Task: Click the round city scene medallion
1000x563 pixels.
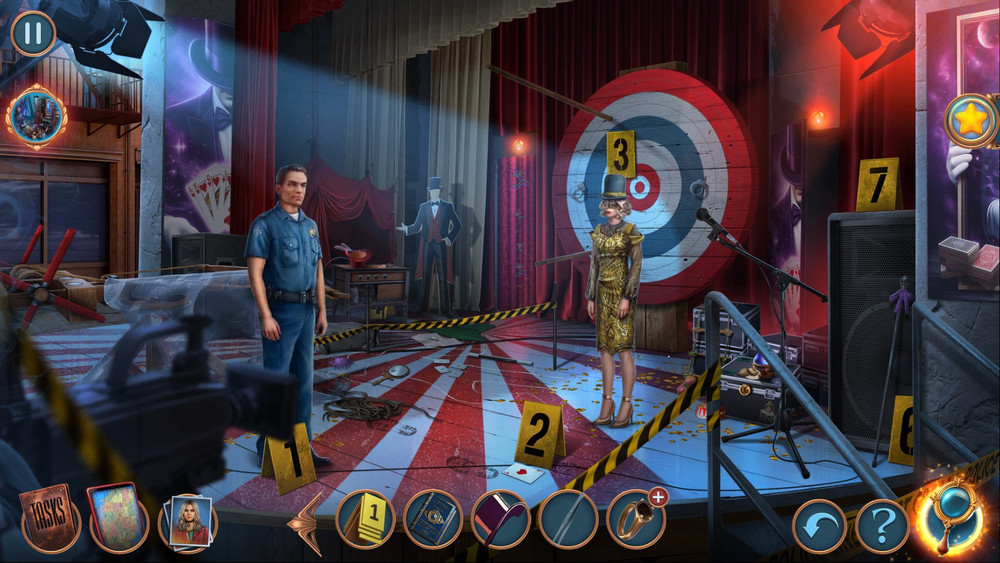Action: click(x=36, y=117)
